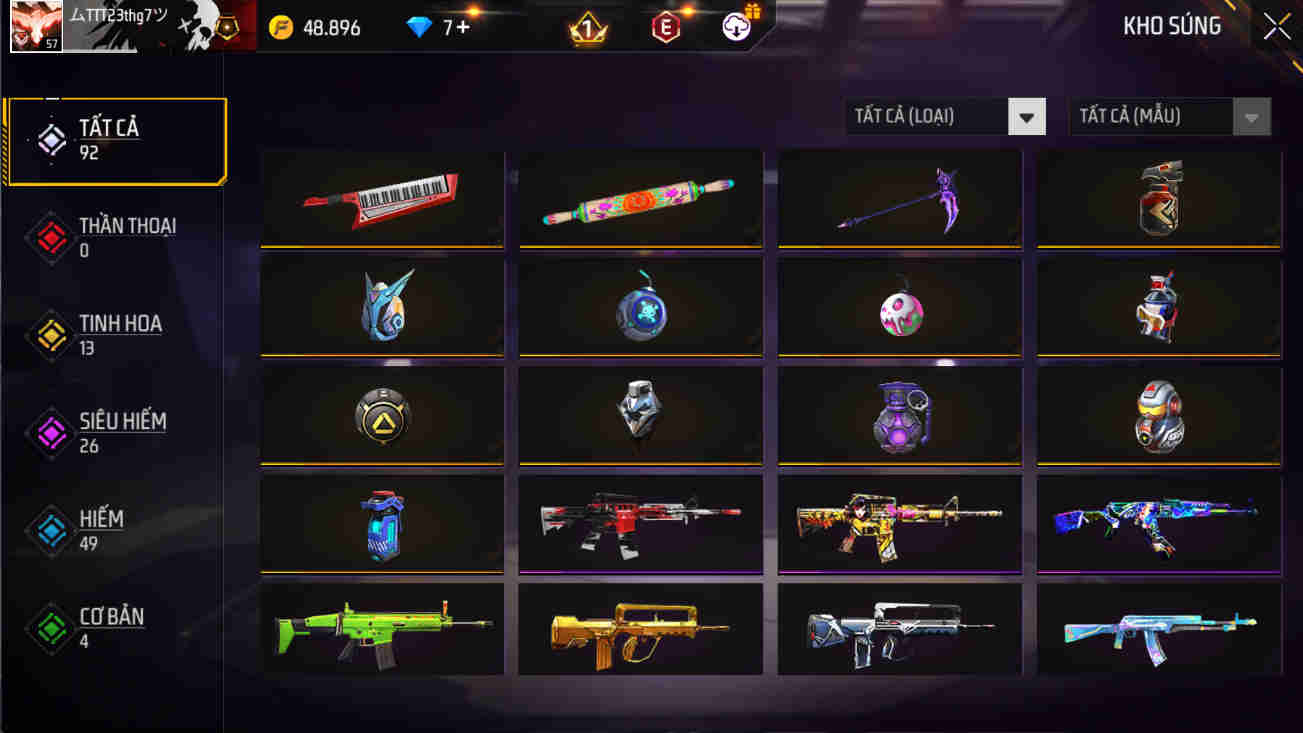1303x733 pixels.
Task: Expand the weapon type filter arrow
Action: coord(1027,116)
